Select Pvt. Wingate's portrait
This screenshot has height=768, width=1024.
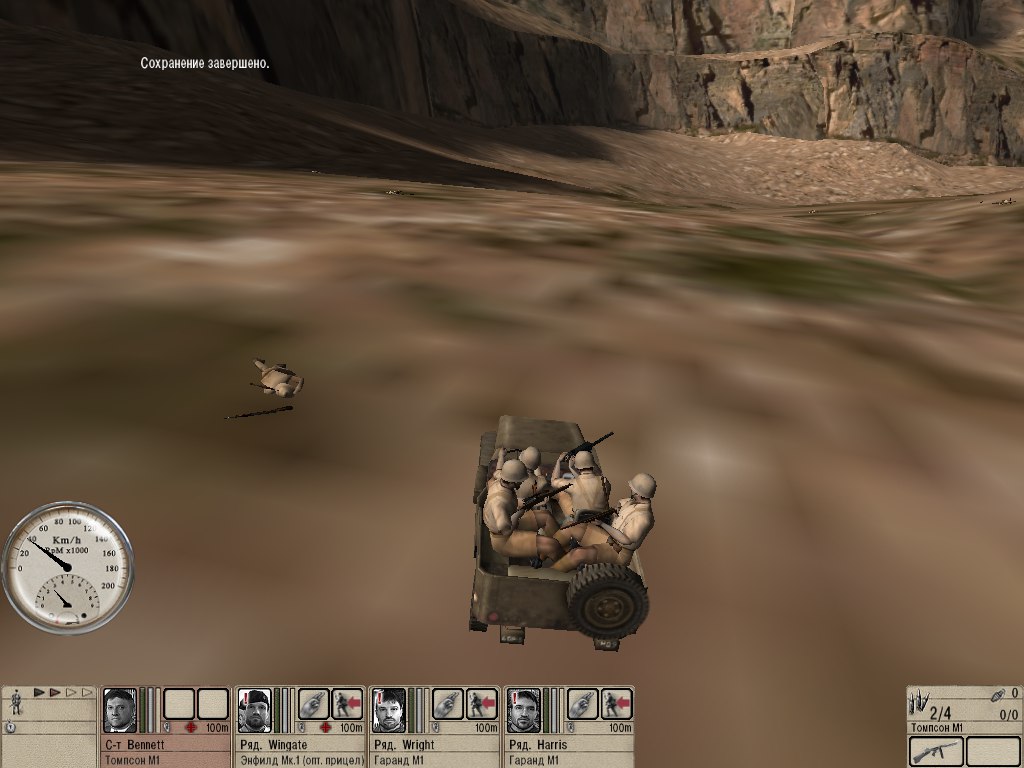pyautogui.click(x=254, y=710)
